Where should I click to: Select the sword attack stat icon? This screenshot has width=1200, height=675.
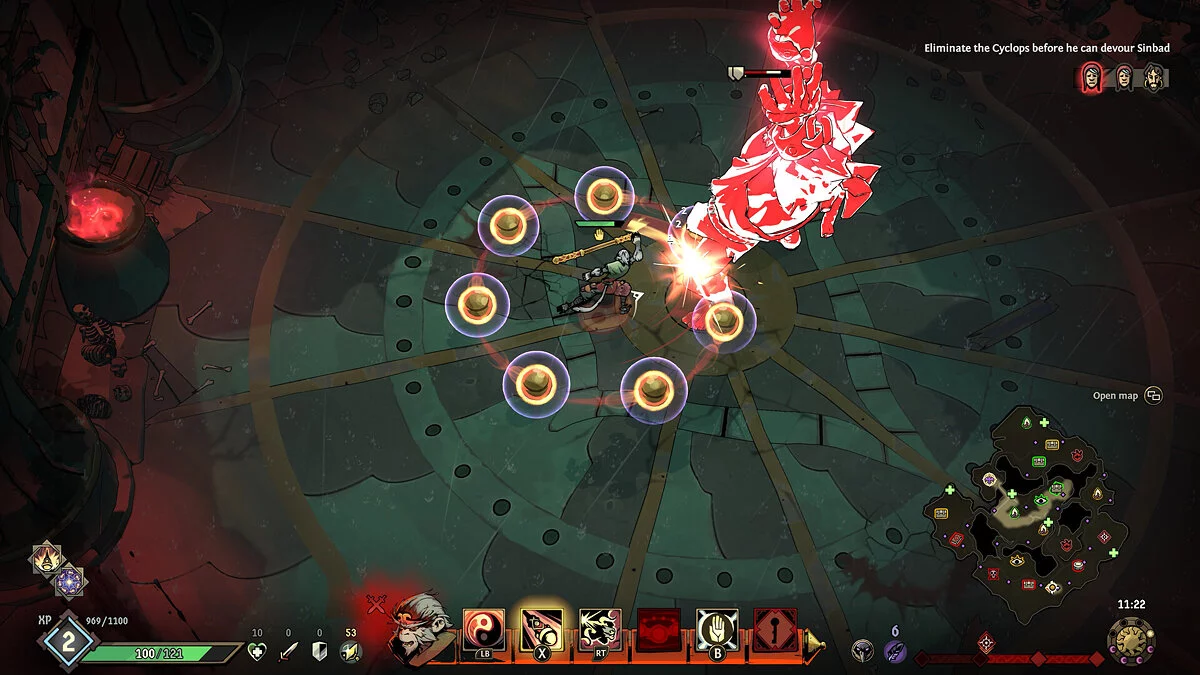(x=288, y=652)
